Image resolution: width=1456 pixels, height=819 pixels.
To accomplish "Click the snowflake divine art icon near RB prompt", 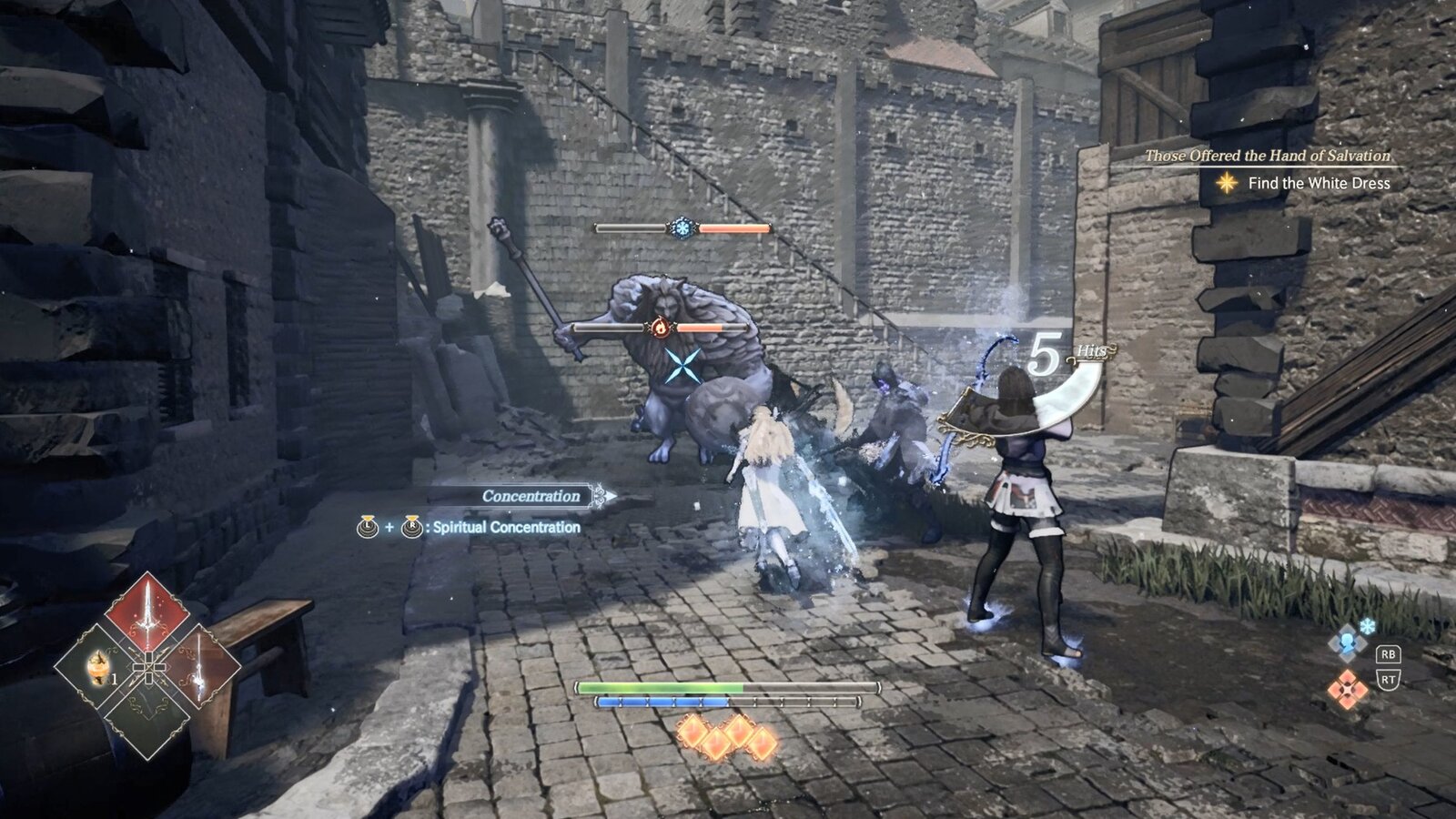I will pos(1367,626).
